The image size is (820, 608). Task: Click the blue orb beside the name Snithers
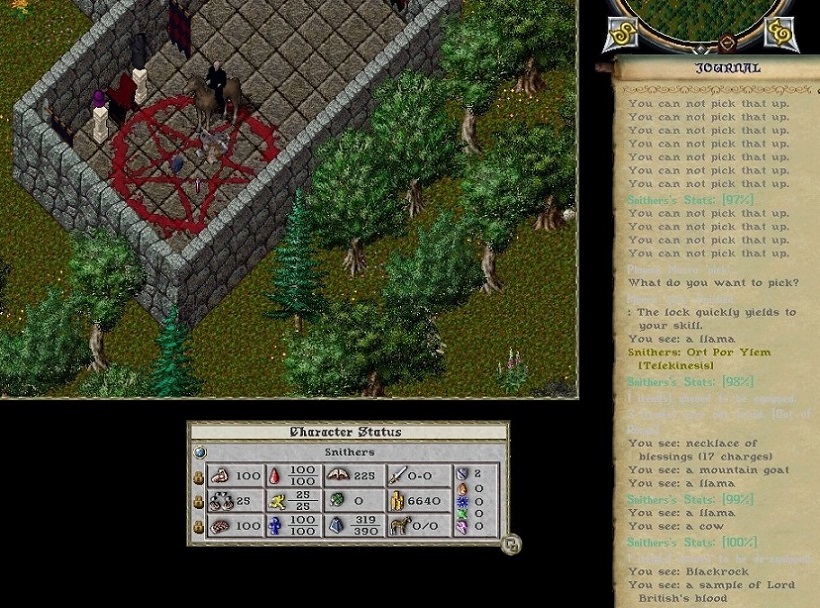(200, 452)
